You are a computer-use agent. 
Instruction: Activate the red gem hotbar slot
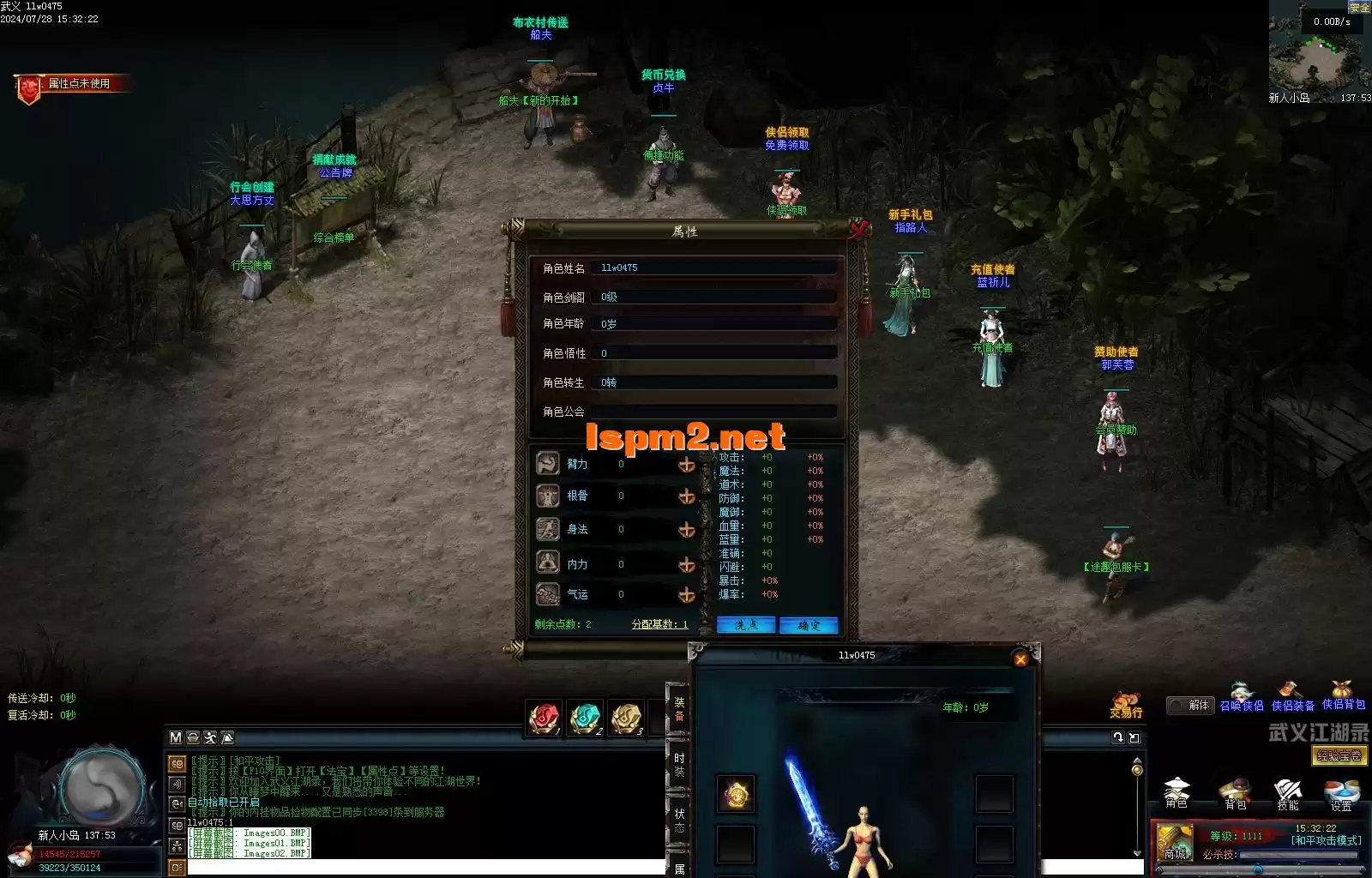point(545,718)
